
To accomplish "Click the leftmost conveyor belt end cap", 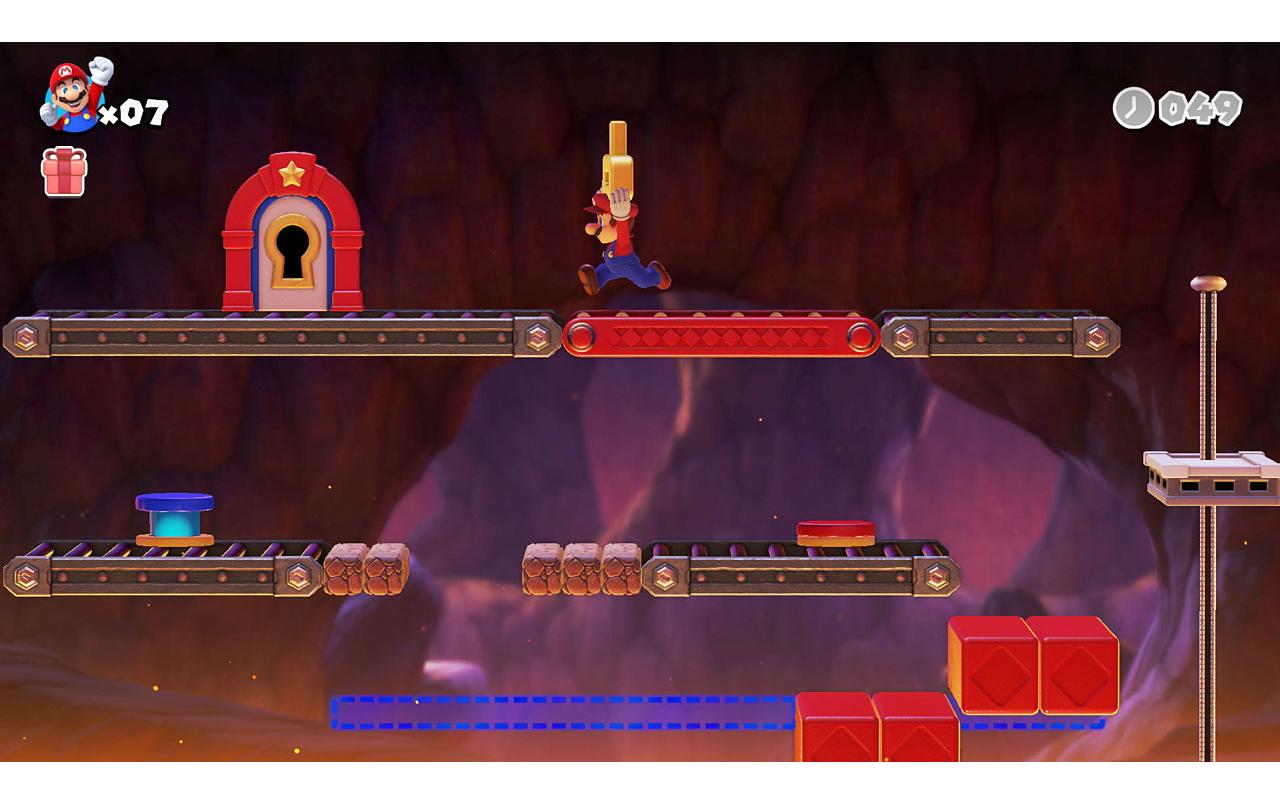I will 29,337.
